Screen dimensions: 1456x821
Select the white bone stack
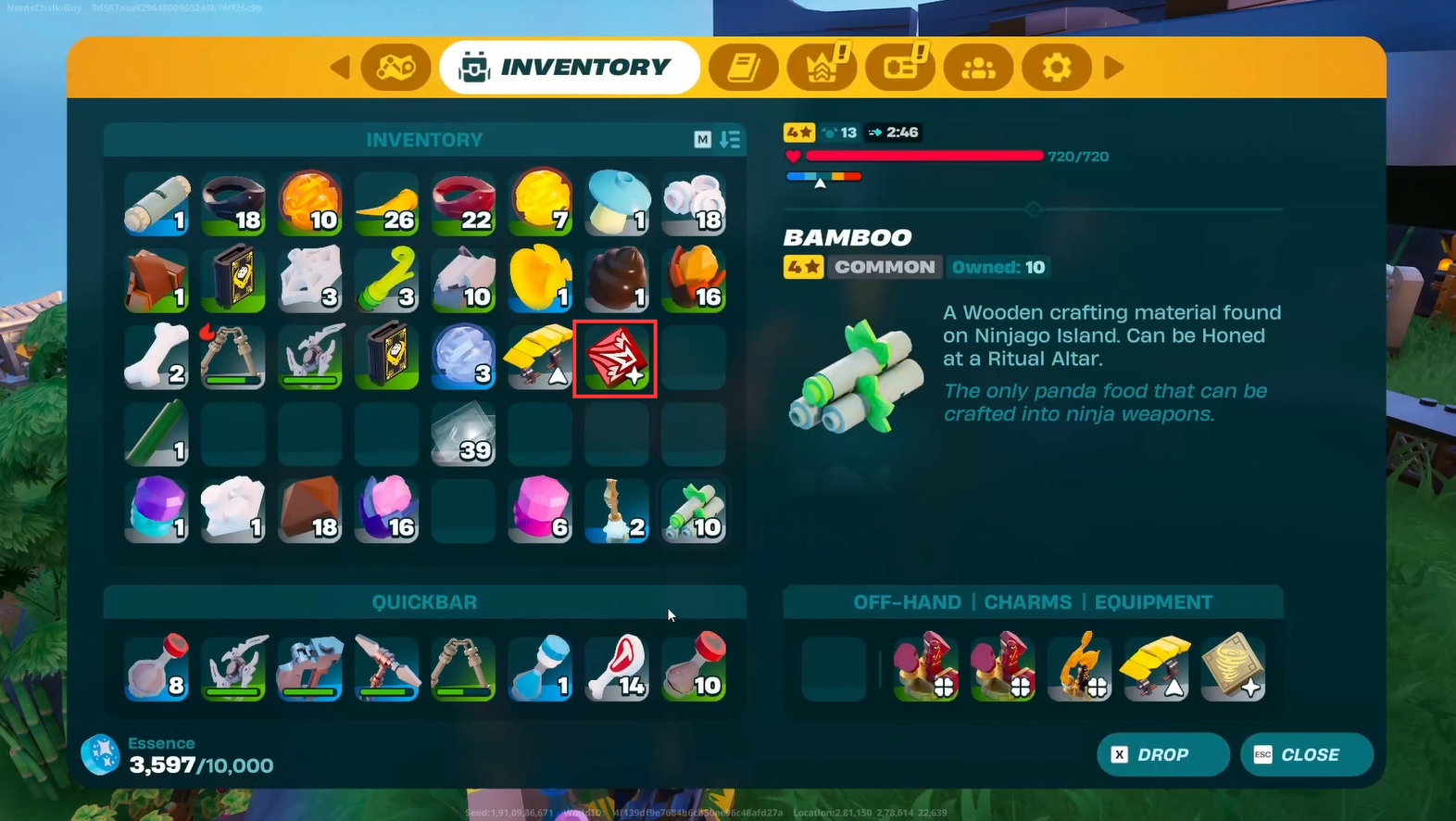point(157,358)
